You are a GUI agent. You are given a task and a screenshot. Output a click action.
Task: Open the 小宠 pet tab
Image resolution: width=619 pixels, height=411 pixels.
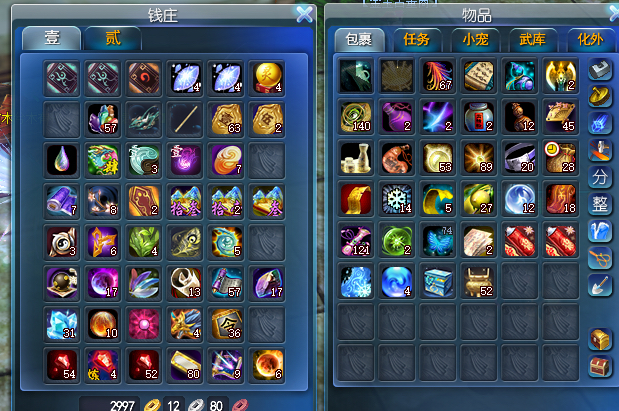475,39
